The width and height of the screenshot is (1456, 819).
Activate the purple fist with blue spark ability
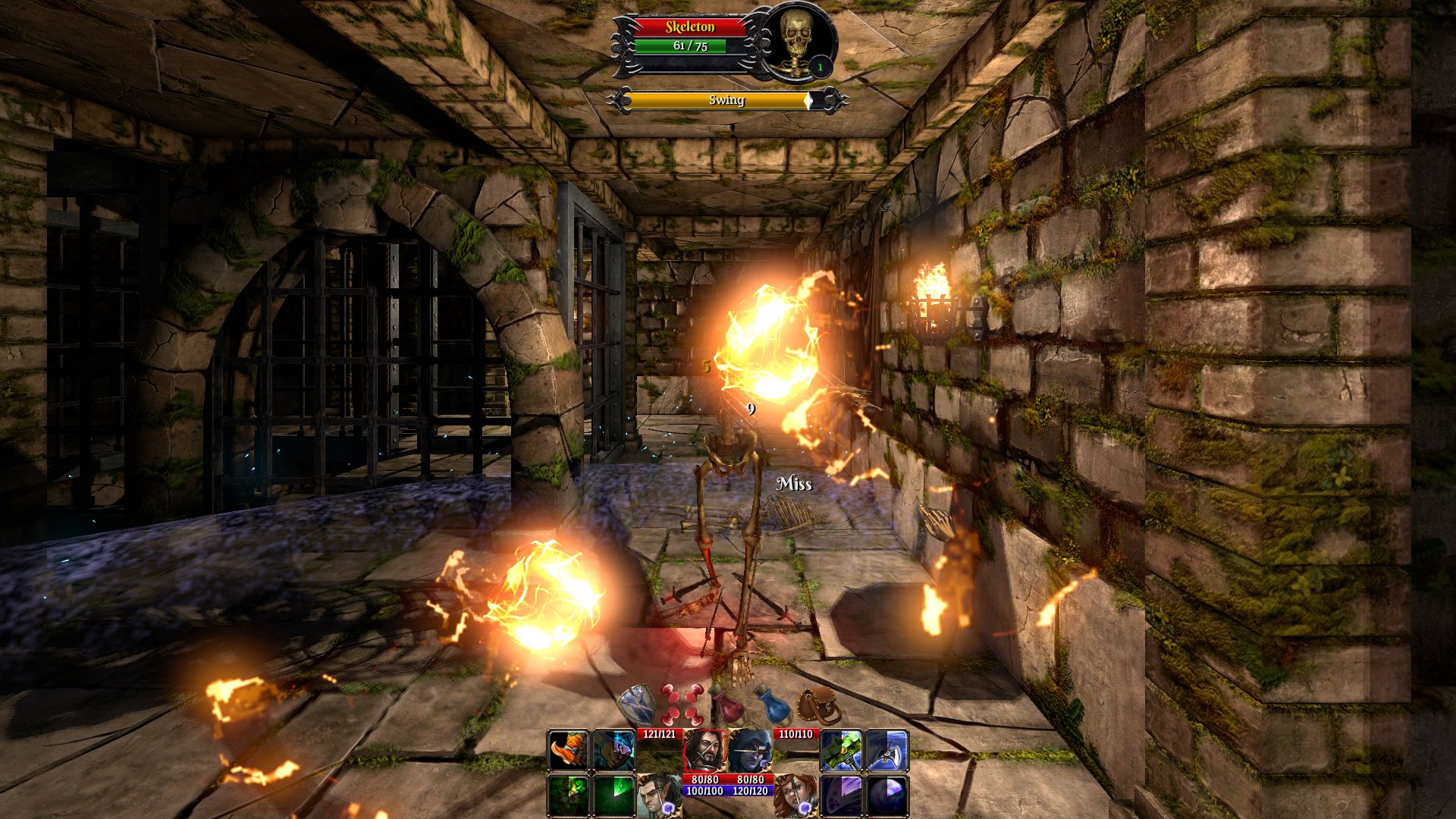point(613,751)
